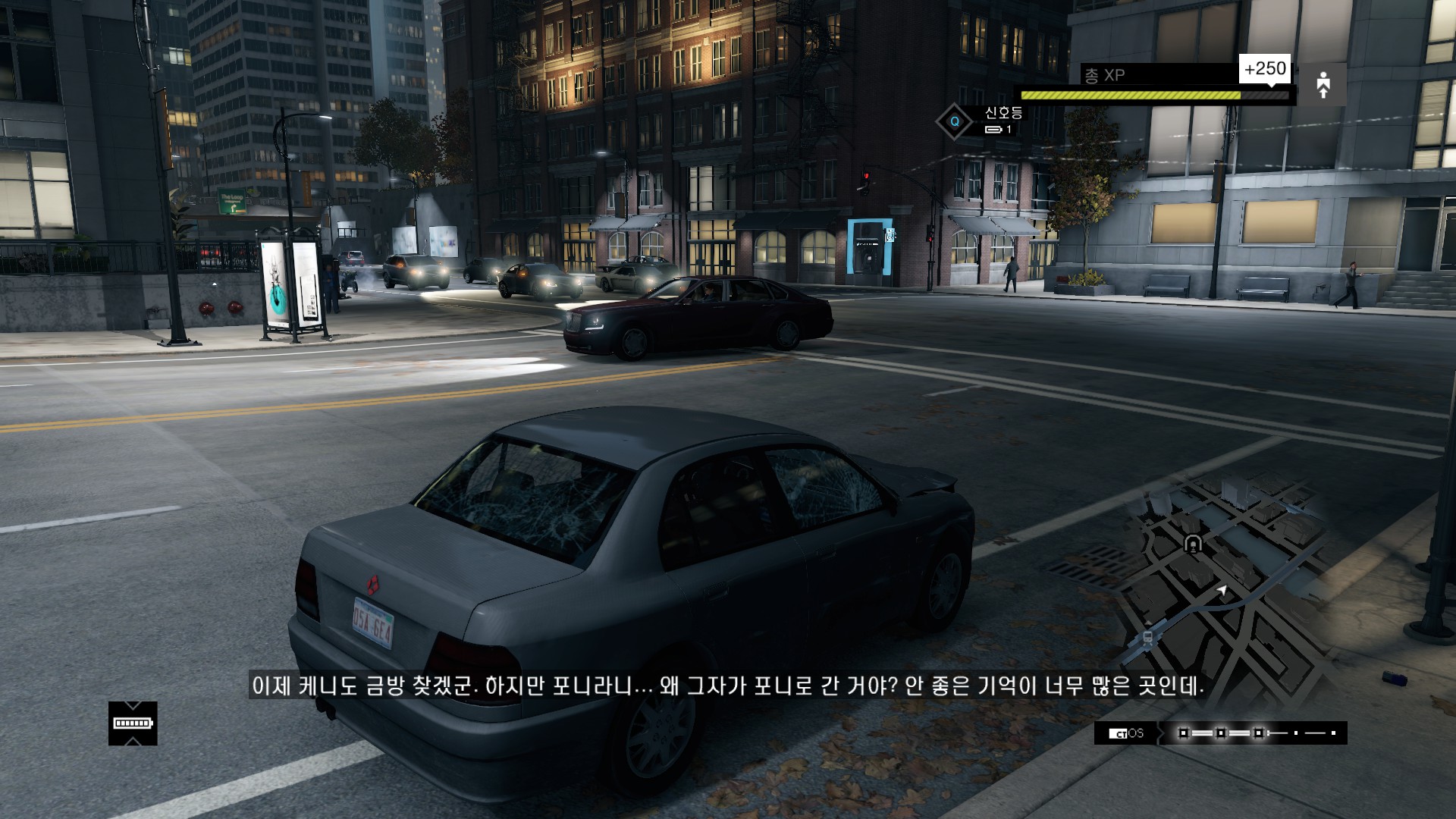Select the train station marker on the minimap
This screenshot has width=1456, height=819.
(x=1148, y=638)
